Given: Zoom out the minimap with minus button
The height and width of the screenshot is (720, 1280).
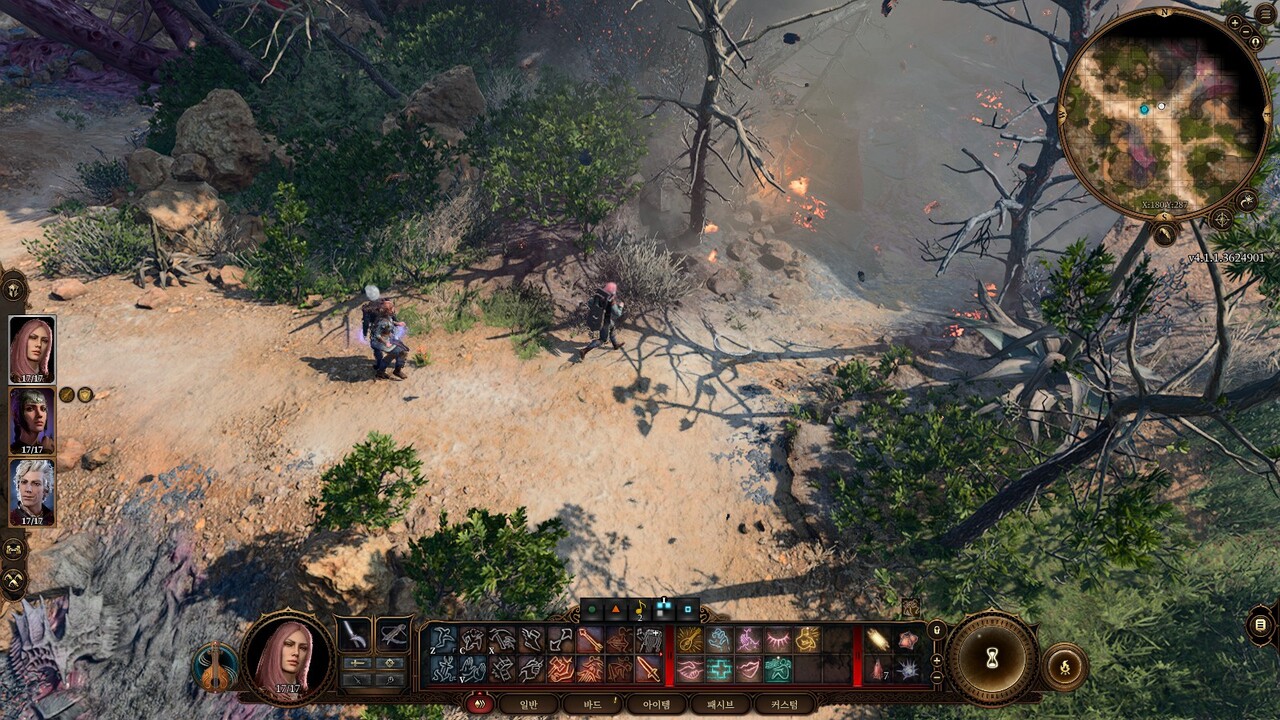Looking at the screenshot, I should pyautogui.click(x=1247, y=31).
